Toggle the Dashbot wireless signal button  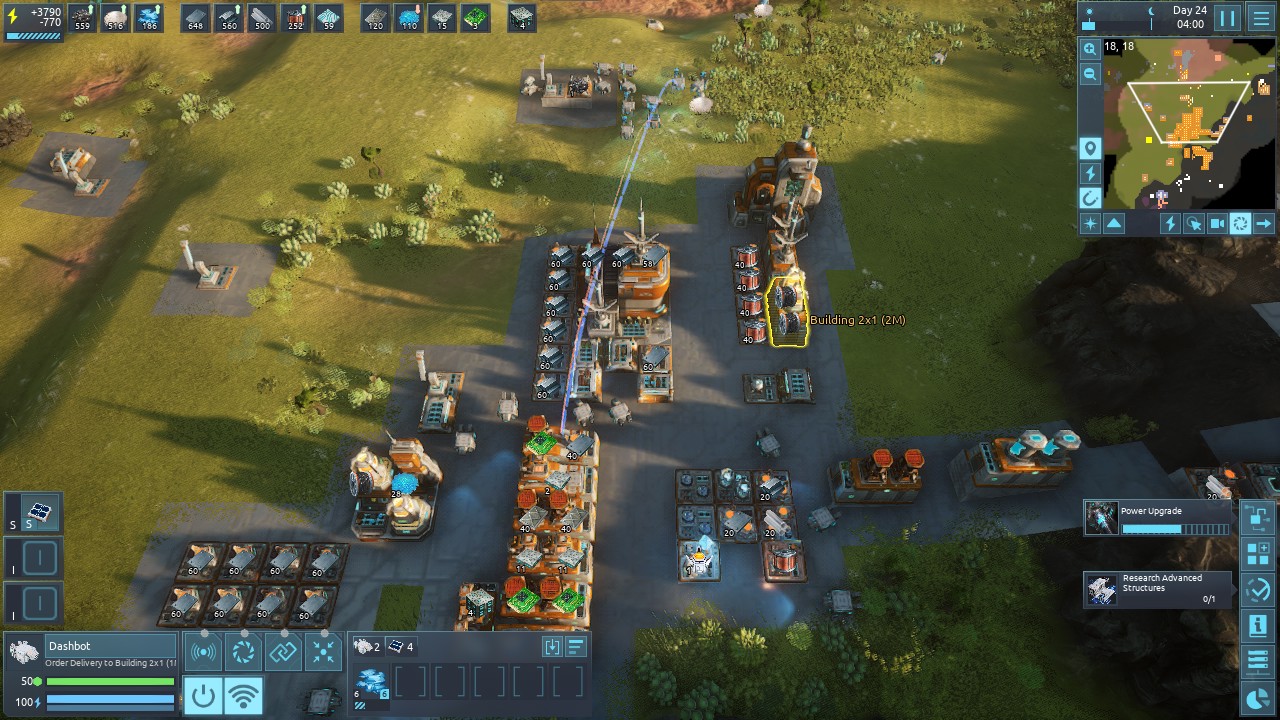point(243,695)
